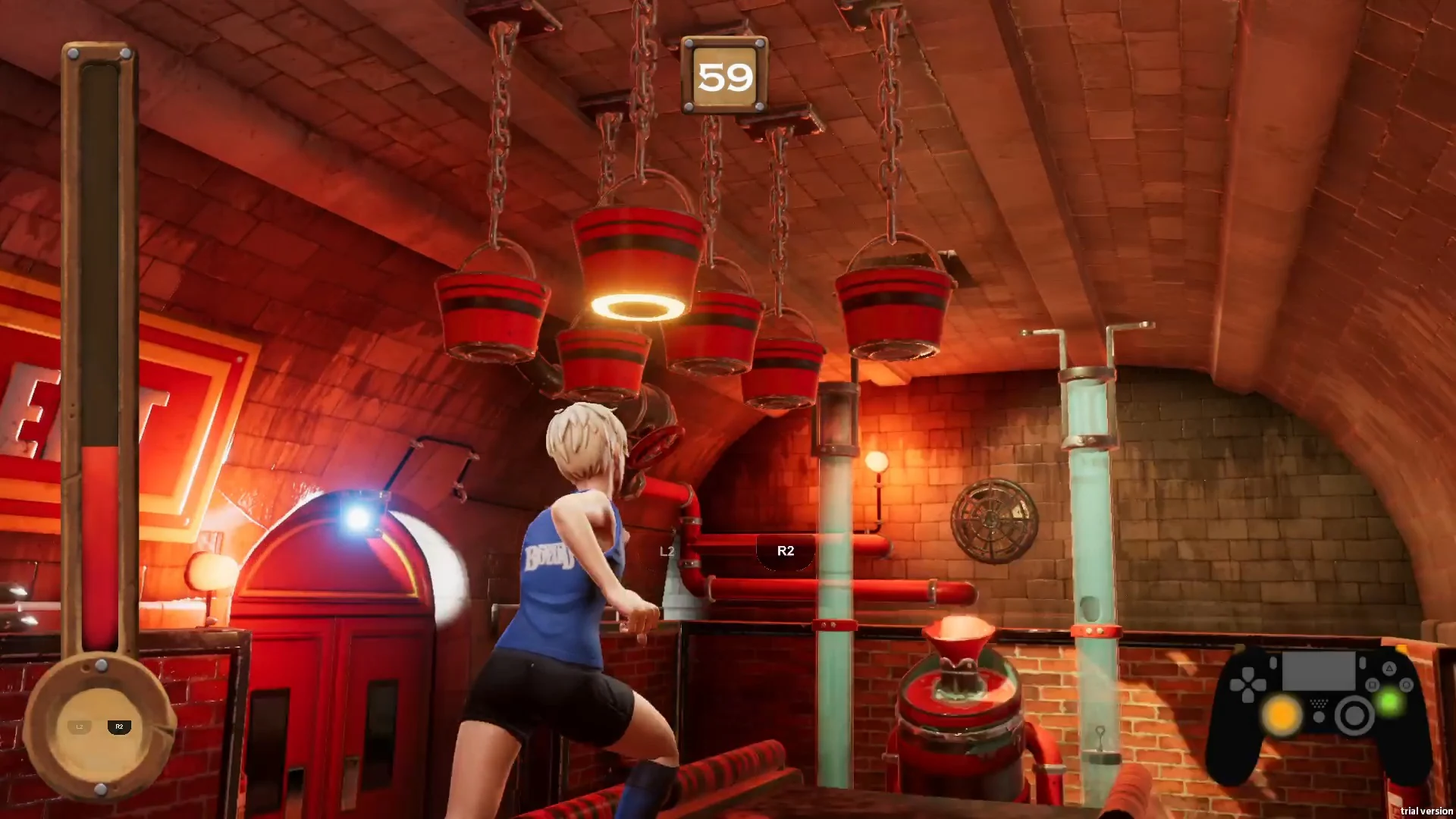Viewport: 1456px width, 819px height.
Task: Click the Triangle button on the controller diagram
Action: tap(1390, 669)
